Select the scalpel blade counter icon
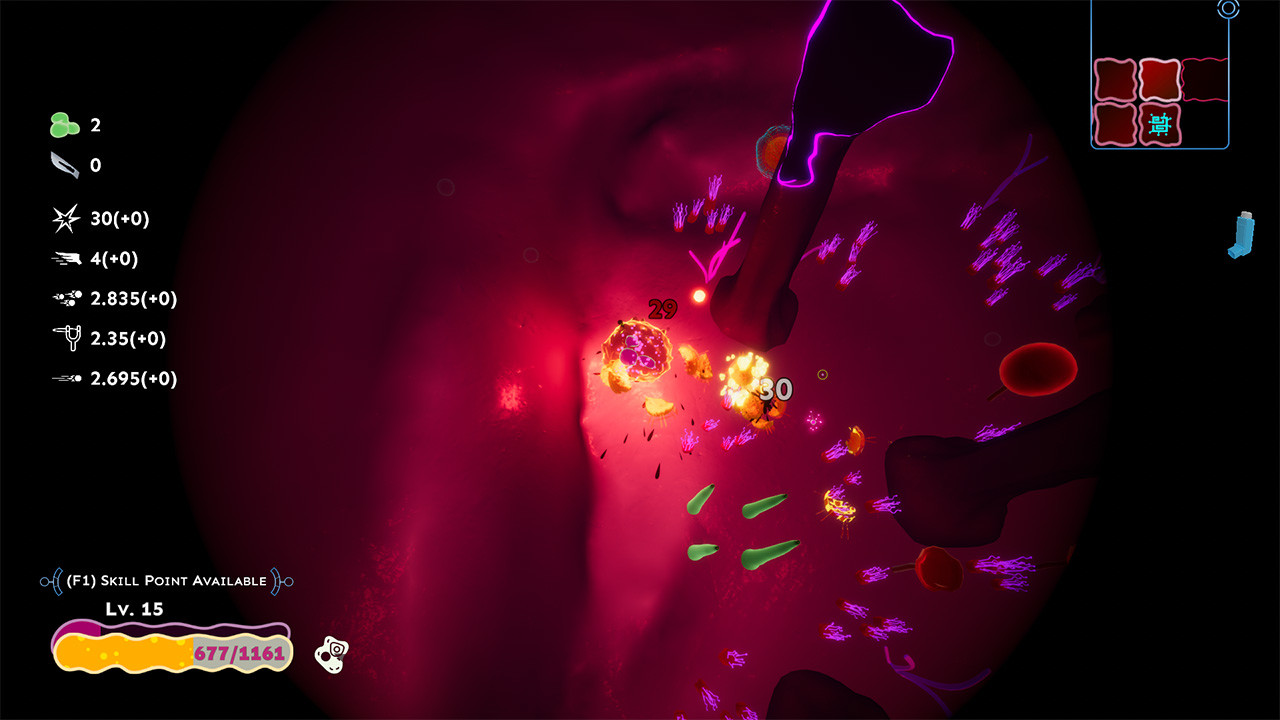This screenshot has height=720, width=1280. tap(62, 164)
